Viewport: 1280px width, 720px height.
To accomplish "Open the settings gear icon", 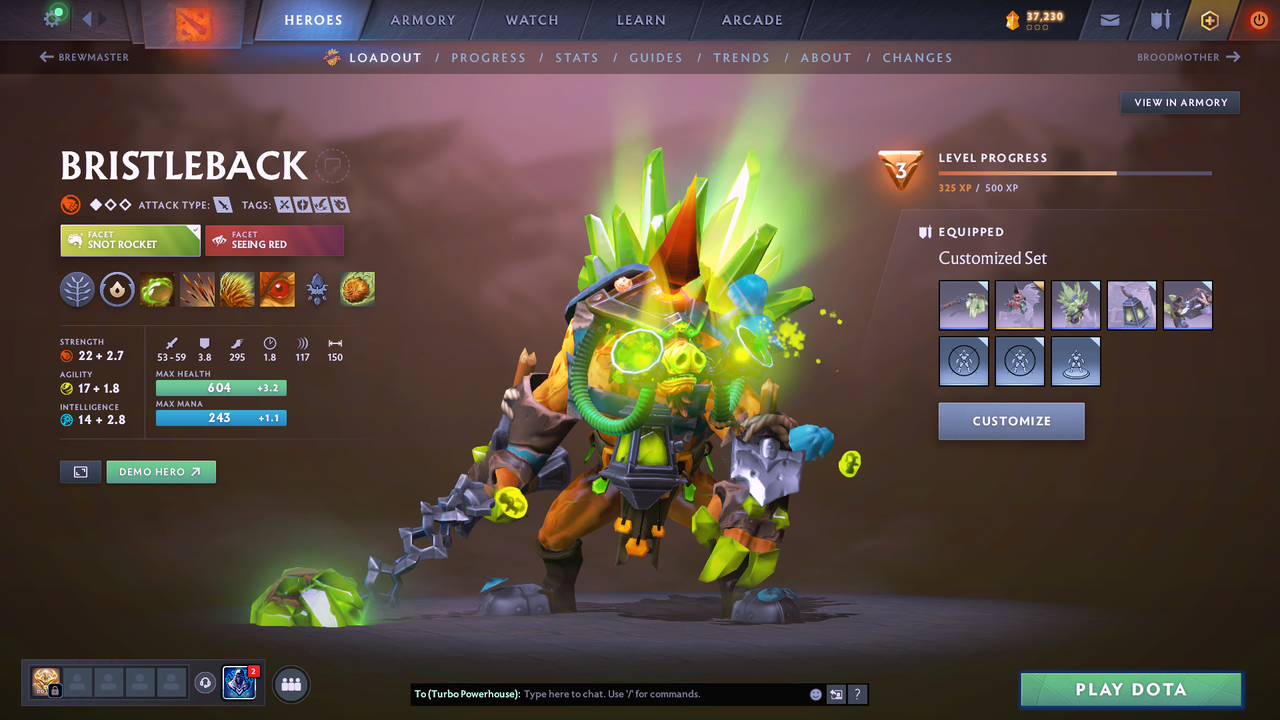I will click(52, 18).
